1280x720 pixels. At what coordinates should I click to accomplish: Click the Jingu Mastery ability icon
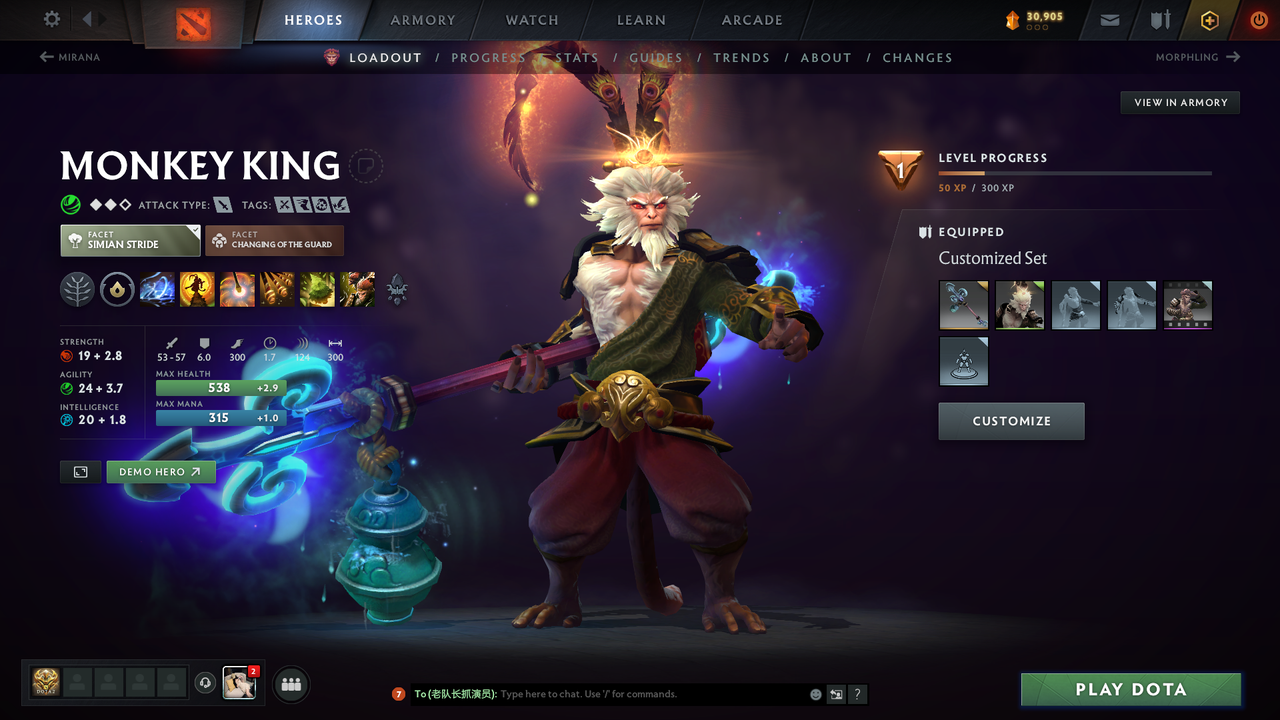tap(277, 290)
